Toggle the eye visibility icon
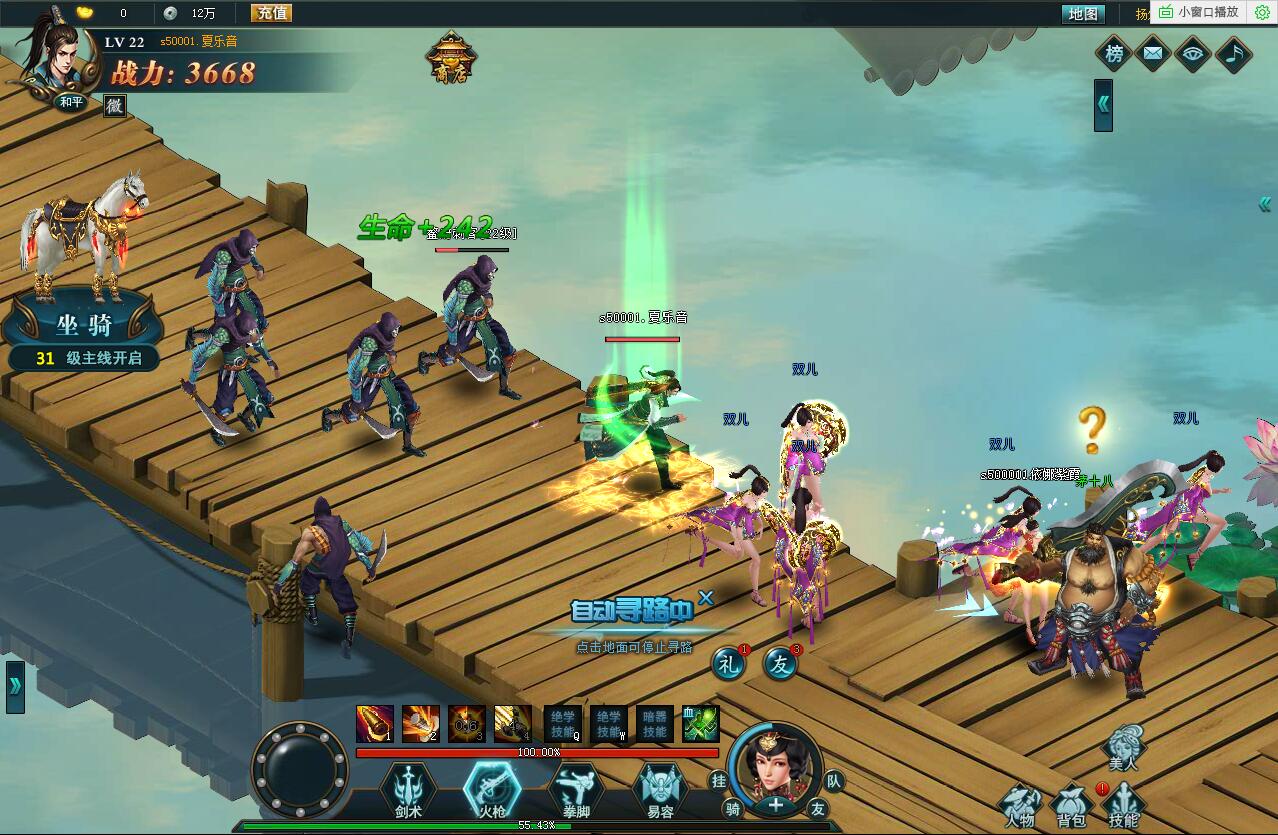Image resolution: width=1278 pixels, height=835 pixels. (1193, 54)
